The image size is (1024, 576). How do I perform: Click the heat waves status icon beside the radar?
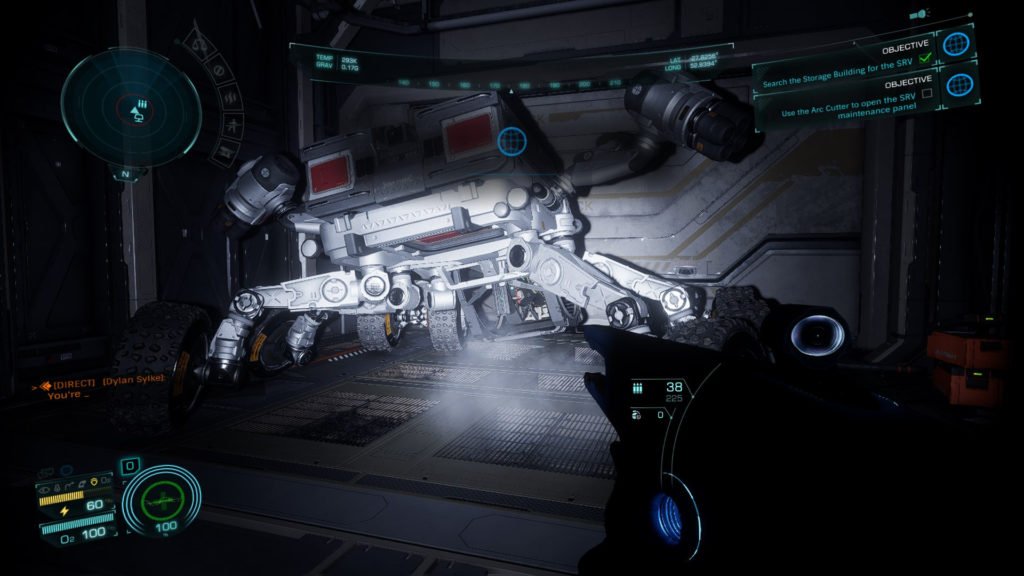229,100
